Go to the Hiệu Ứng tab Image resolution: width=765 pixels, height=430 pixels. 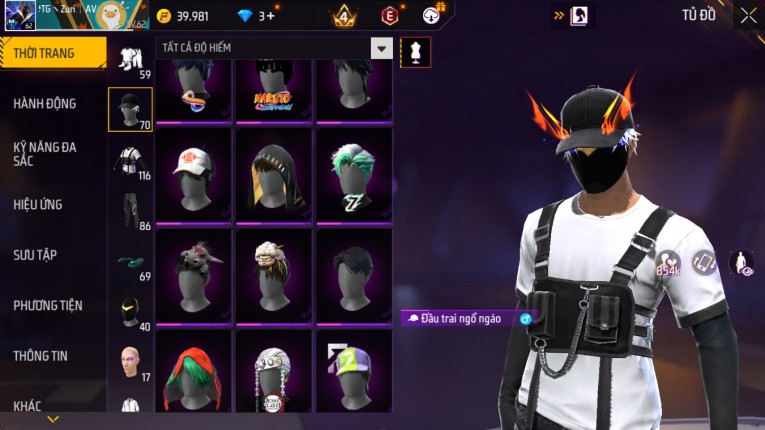coord(38,204)
